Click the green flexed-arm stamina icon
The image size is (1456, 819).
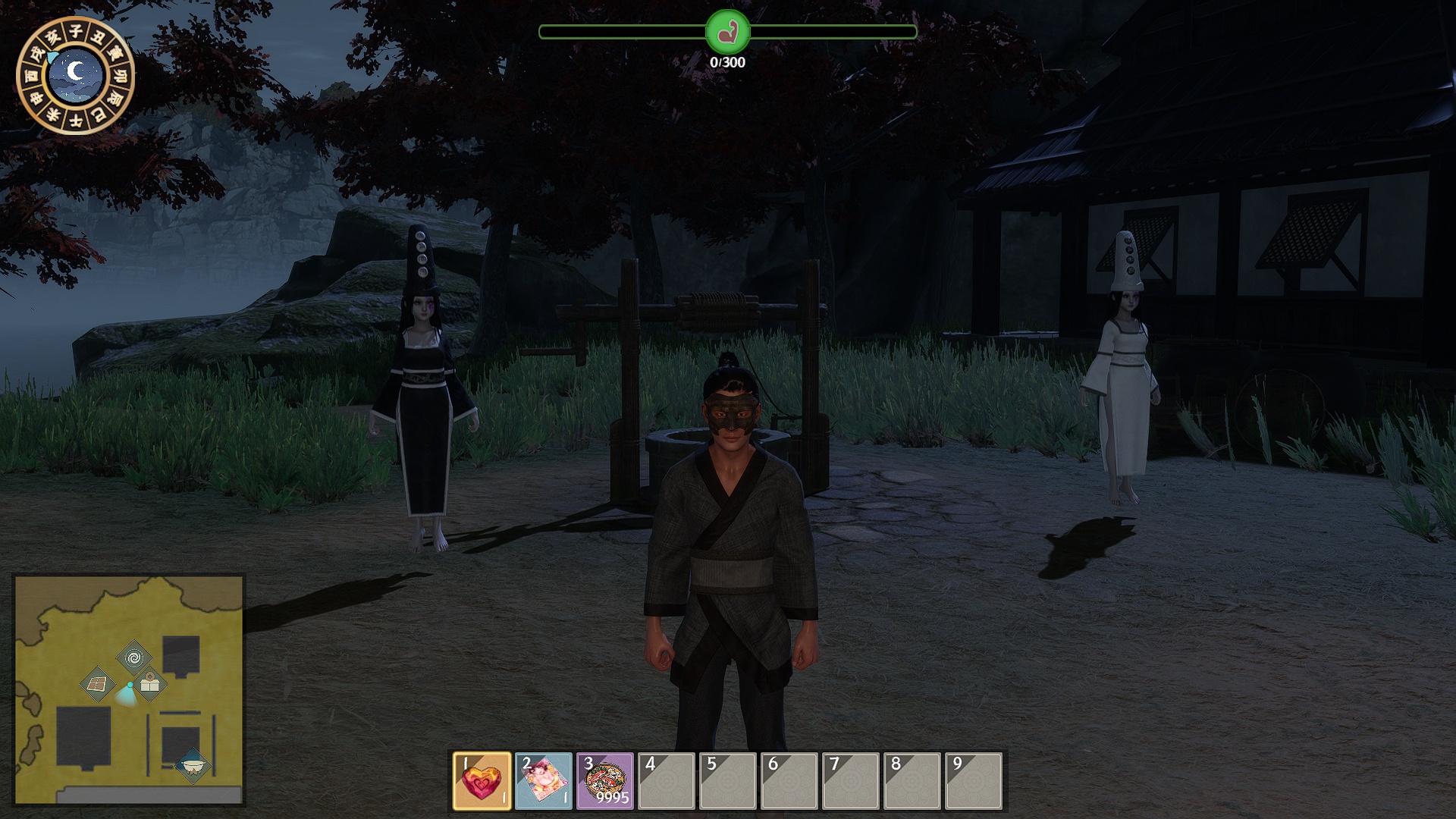click(x=727, y=32)
